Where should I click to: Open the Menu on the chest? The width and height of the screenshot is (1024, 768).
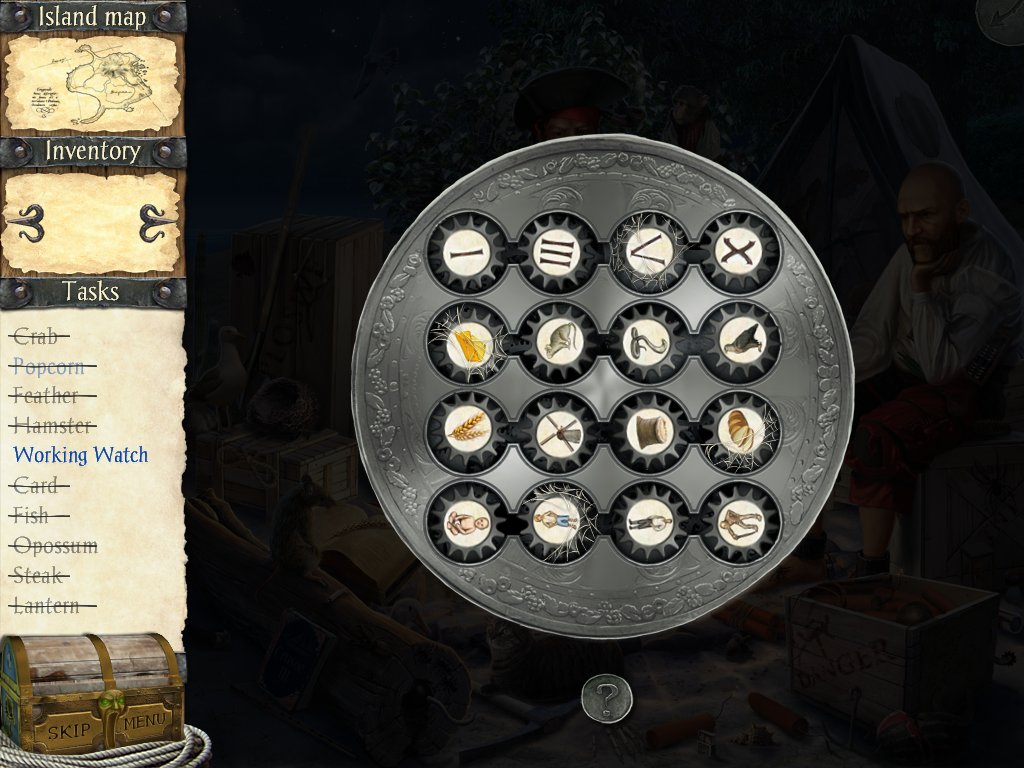(145, 721)
